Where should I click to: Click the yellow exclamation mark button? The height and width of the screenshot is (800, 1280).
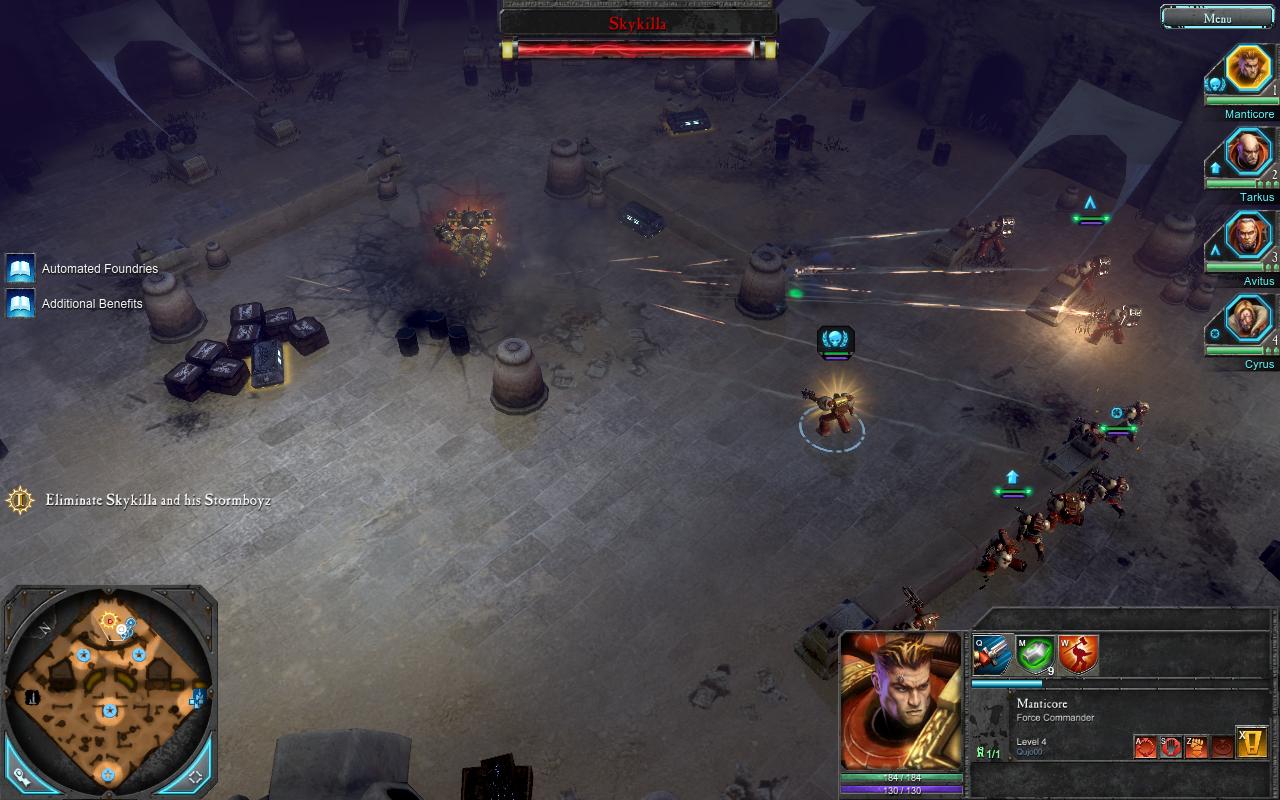coord(1252,742)
